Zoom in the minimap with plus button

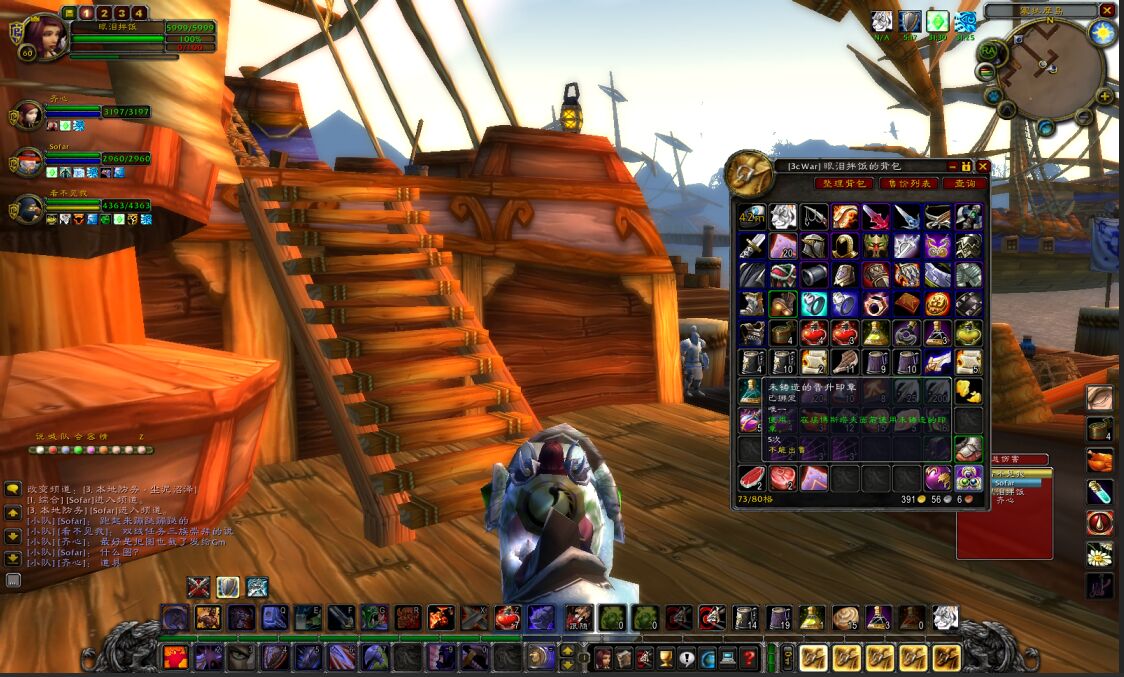coord(1104,97)
